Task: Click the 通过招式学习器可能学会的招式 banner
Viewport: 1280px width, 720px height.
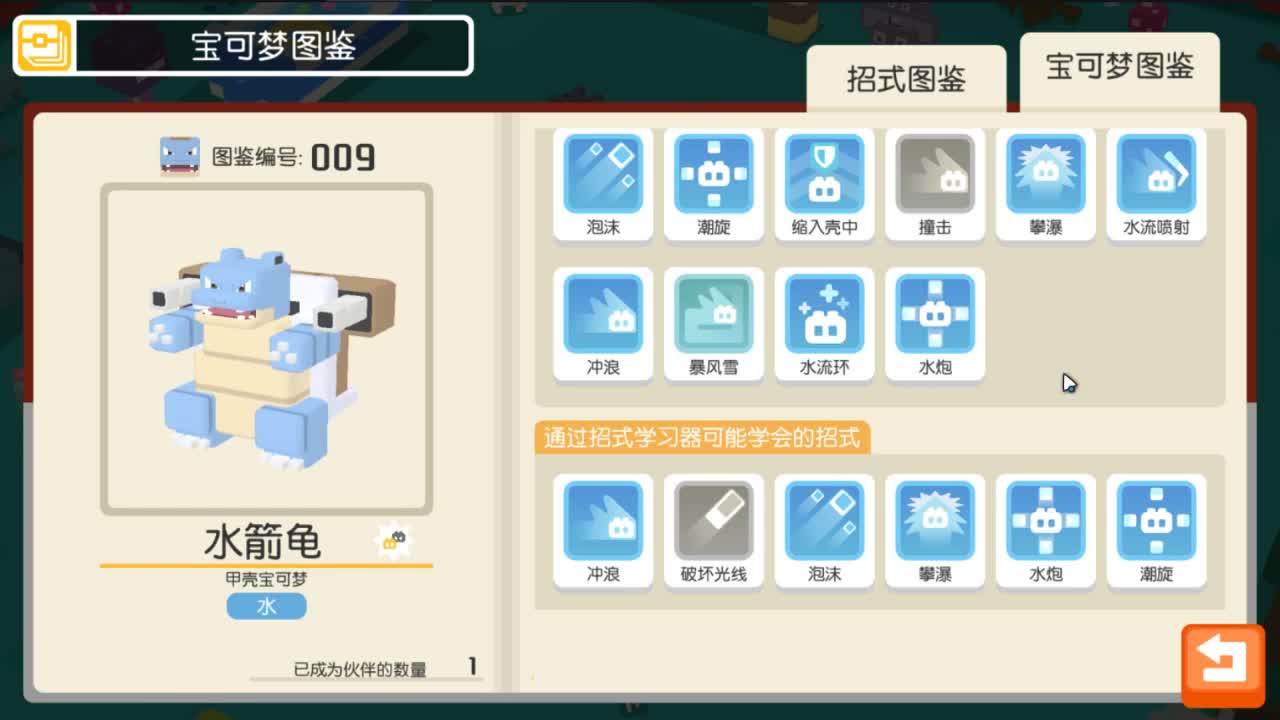Action: (701, 439)
